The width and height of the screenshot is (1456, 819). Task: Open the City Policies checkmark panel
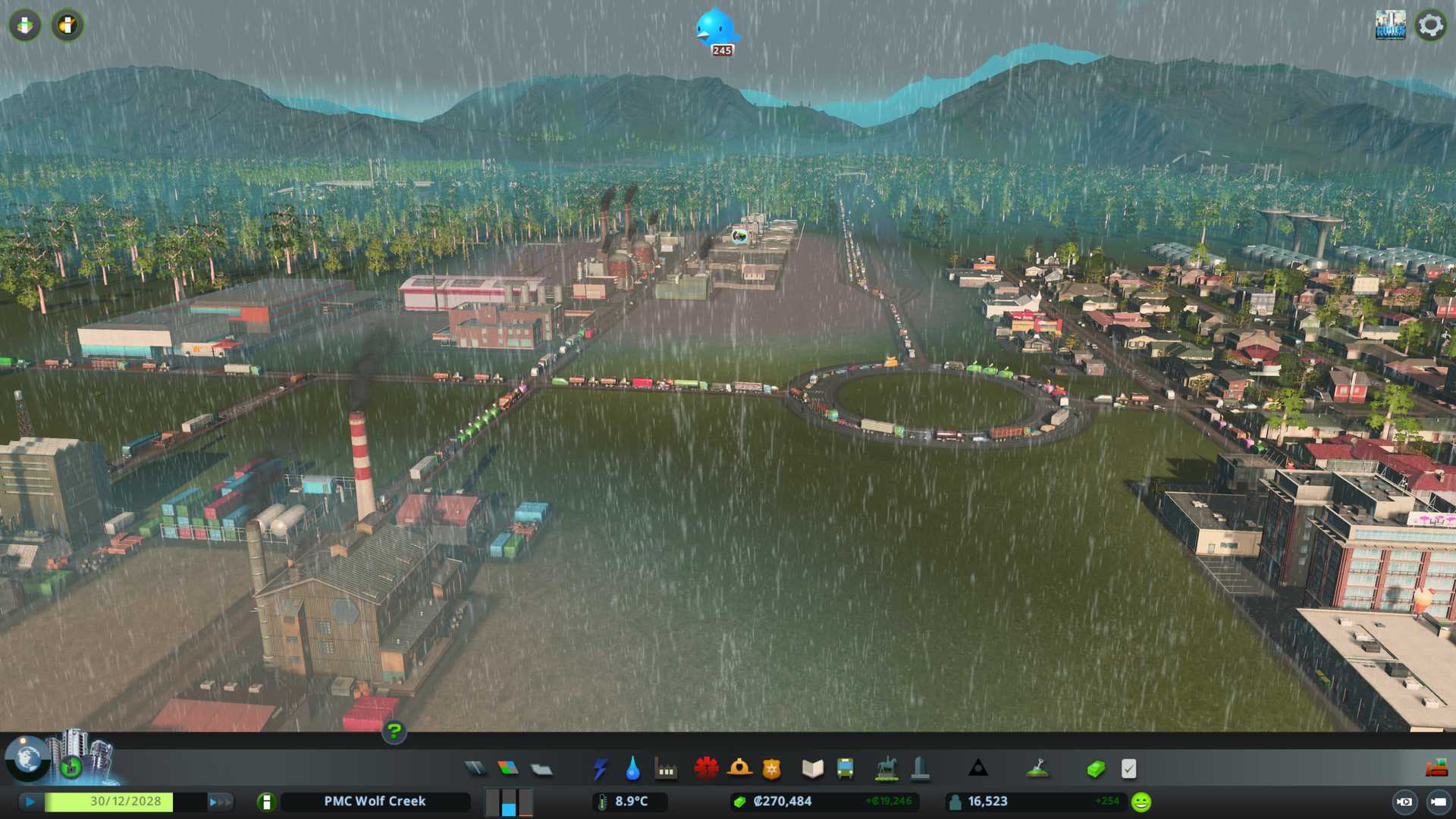coord(1128,769)
